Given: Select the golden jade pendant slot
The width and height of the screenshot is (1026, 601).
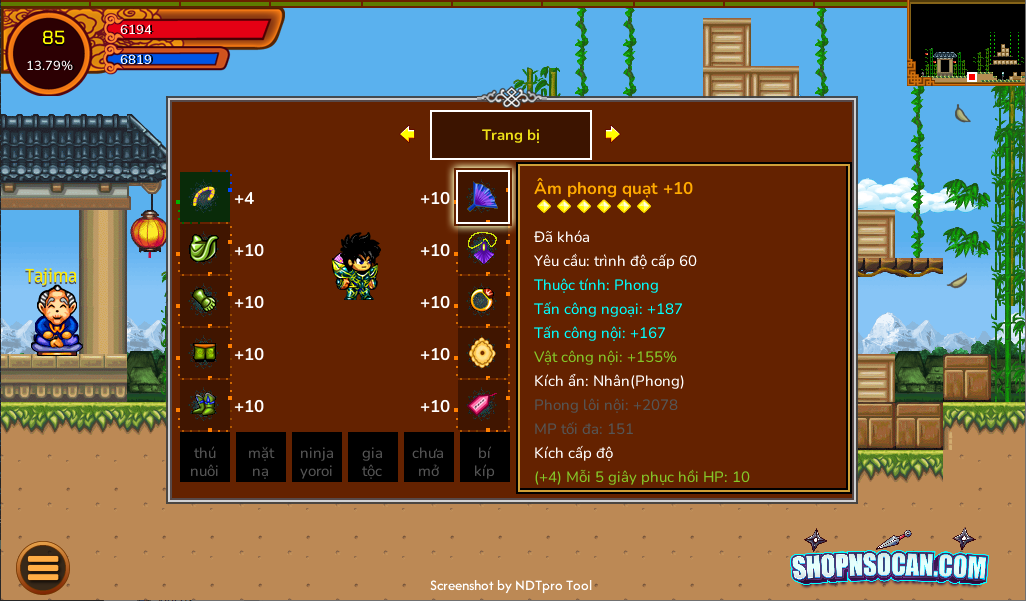Looking at the screenshot, I should point(483,353).
